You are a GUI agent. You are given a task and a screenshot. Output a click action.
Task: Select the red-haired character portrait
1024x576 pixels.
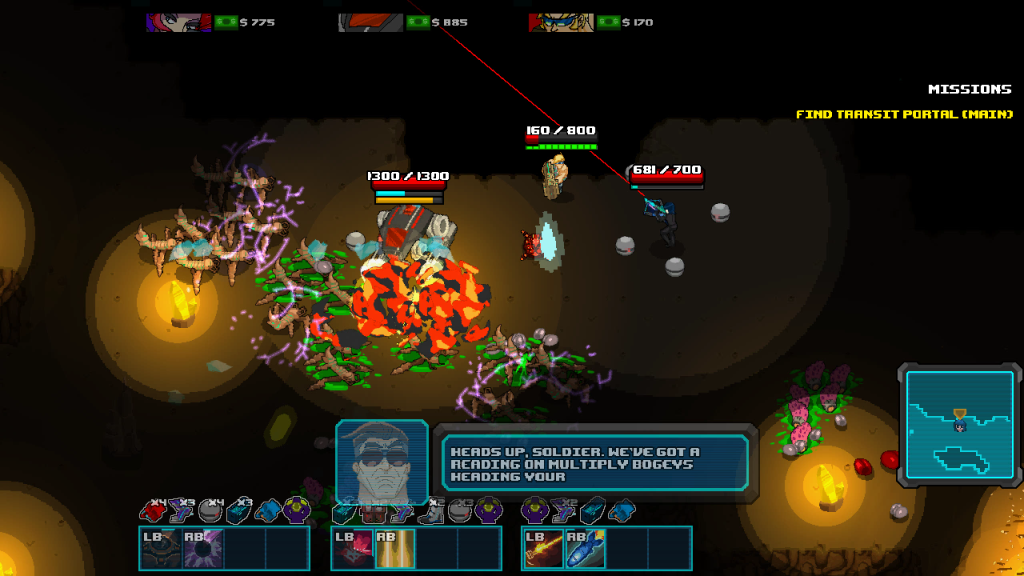click(x=178, y=22)
